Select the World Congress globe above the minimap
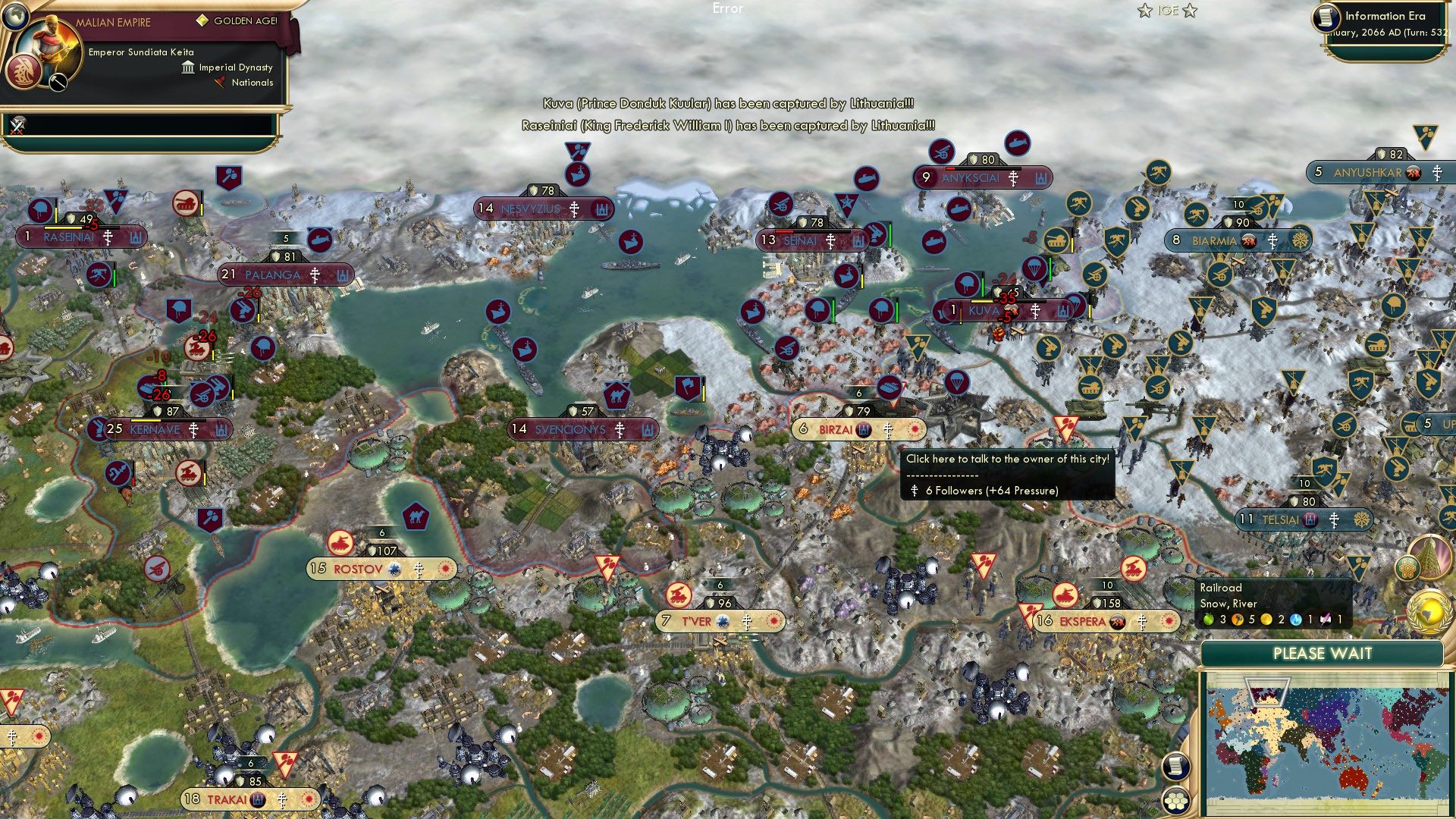The width and height of the screenshot is (1456, 819). click(x=1429, y=610)
